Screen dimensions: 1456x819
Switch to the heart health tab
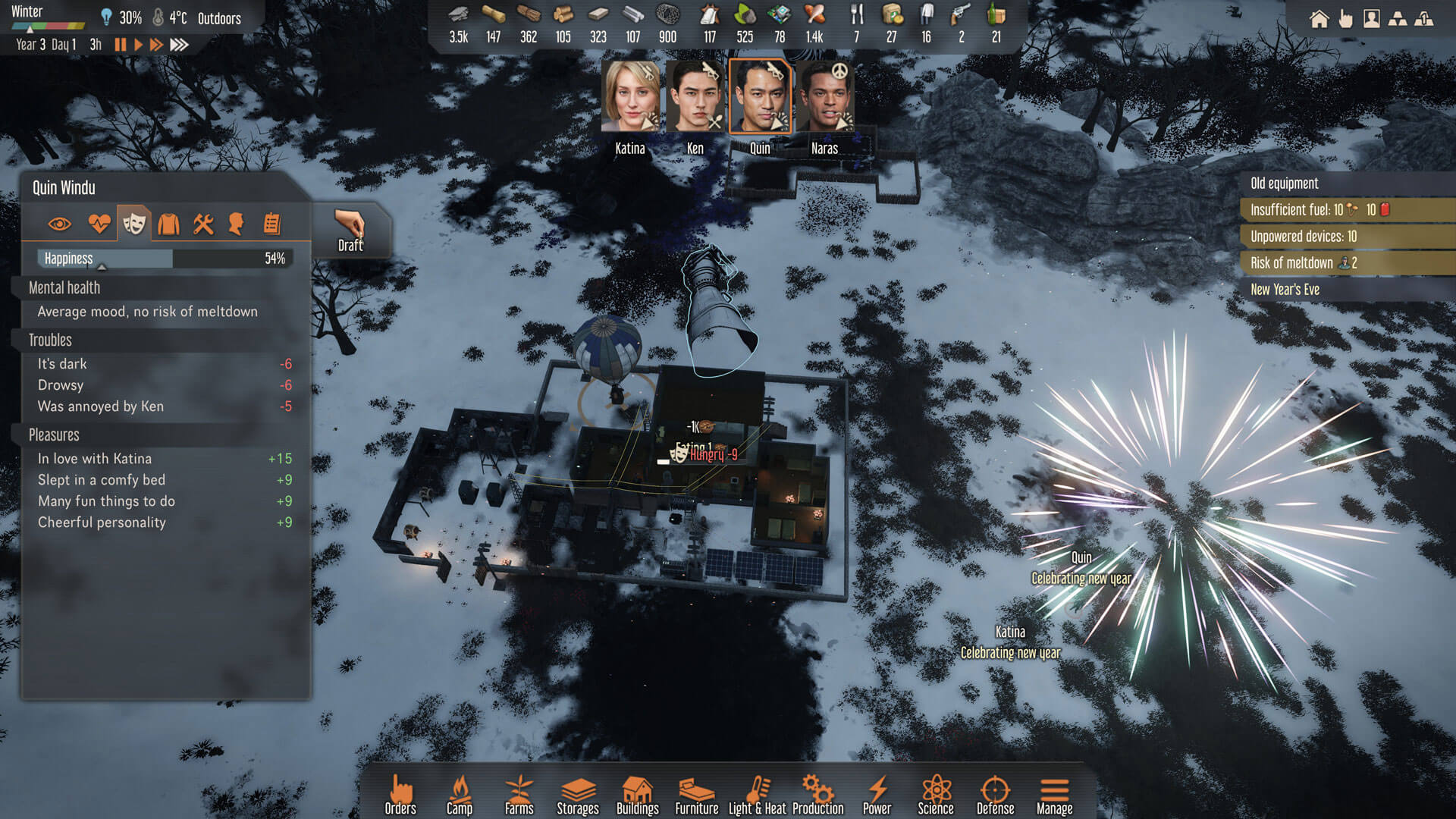99,224
